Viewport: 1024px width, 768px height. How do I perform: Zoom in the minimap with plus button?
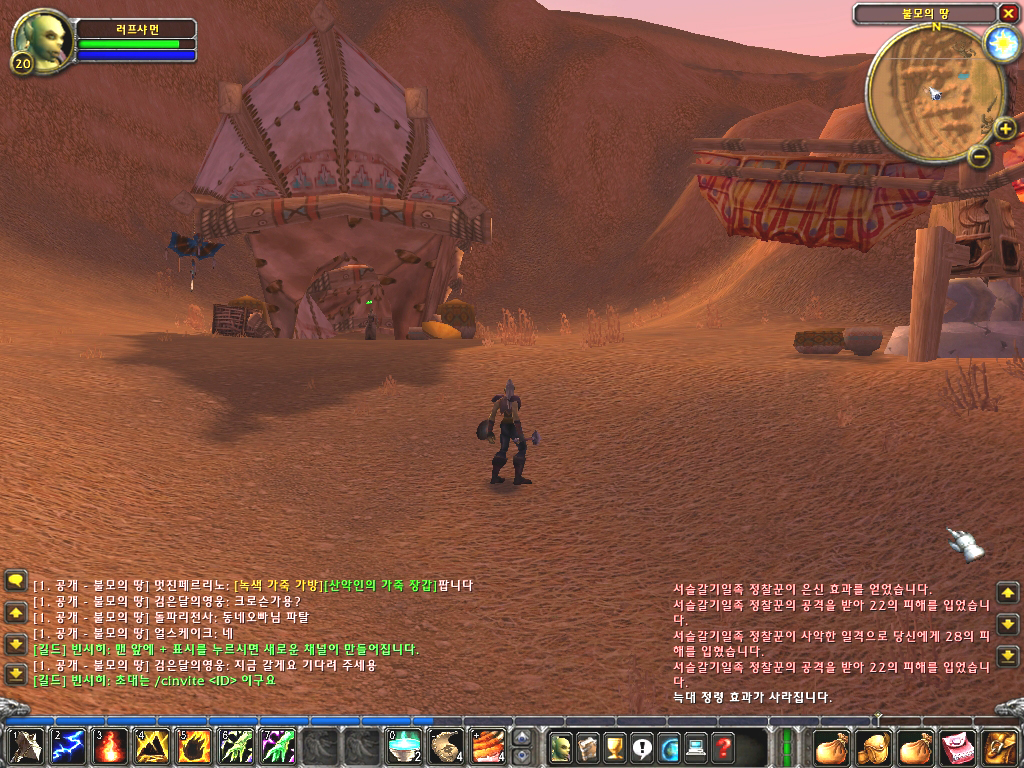1005,128
